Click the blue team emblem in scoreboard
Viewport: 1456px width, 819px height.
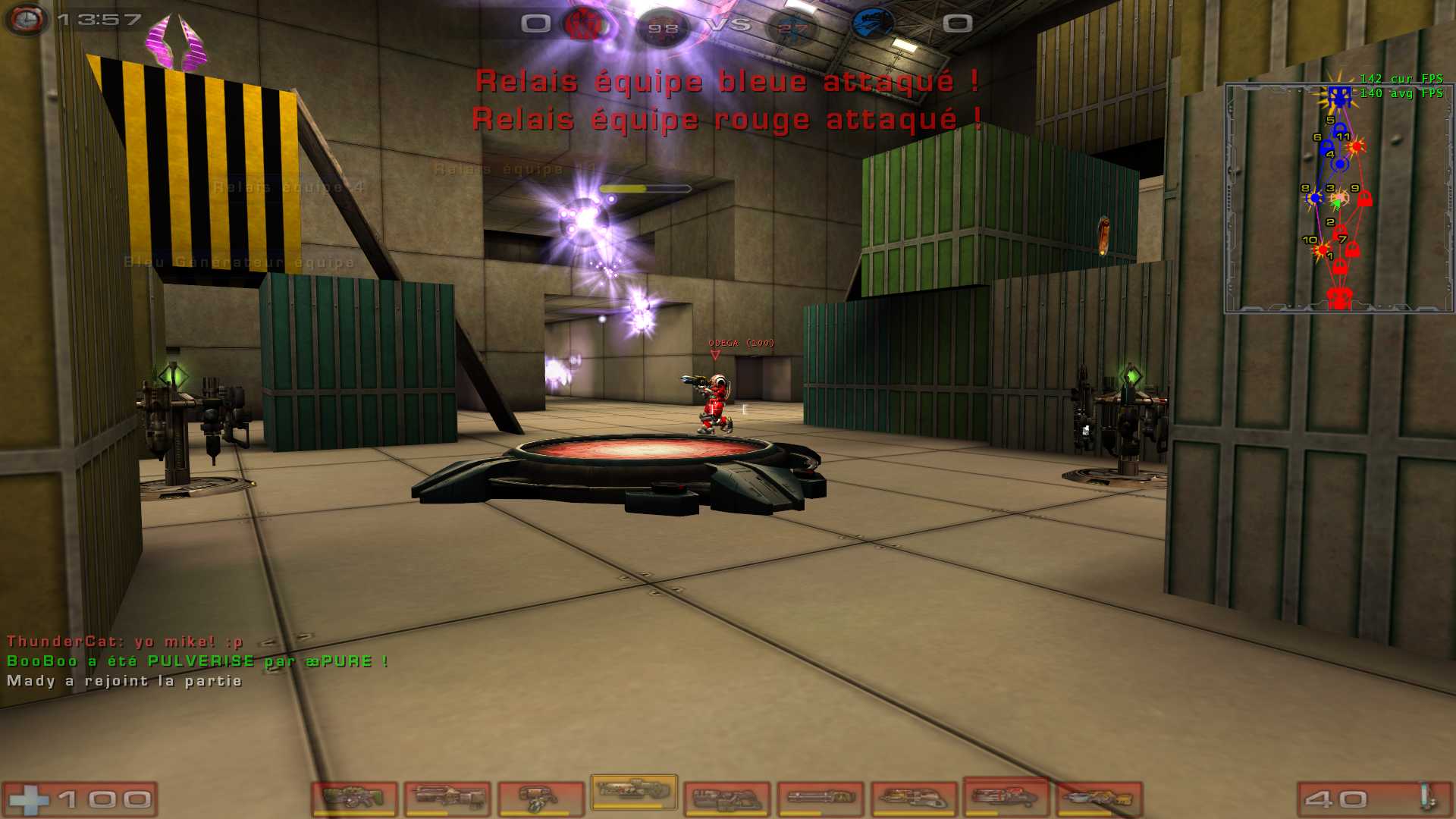873,24
